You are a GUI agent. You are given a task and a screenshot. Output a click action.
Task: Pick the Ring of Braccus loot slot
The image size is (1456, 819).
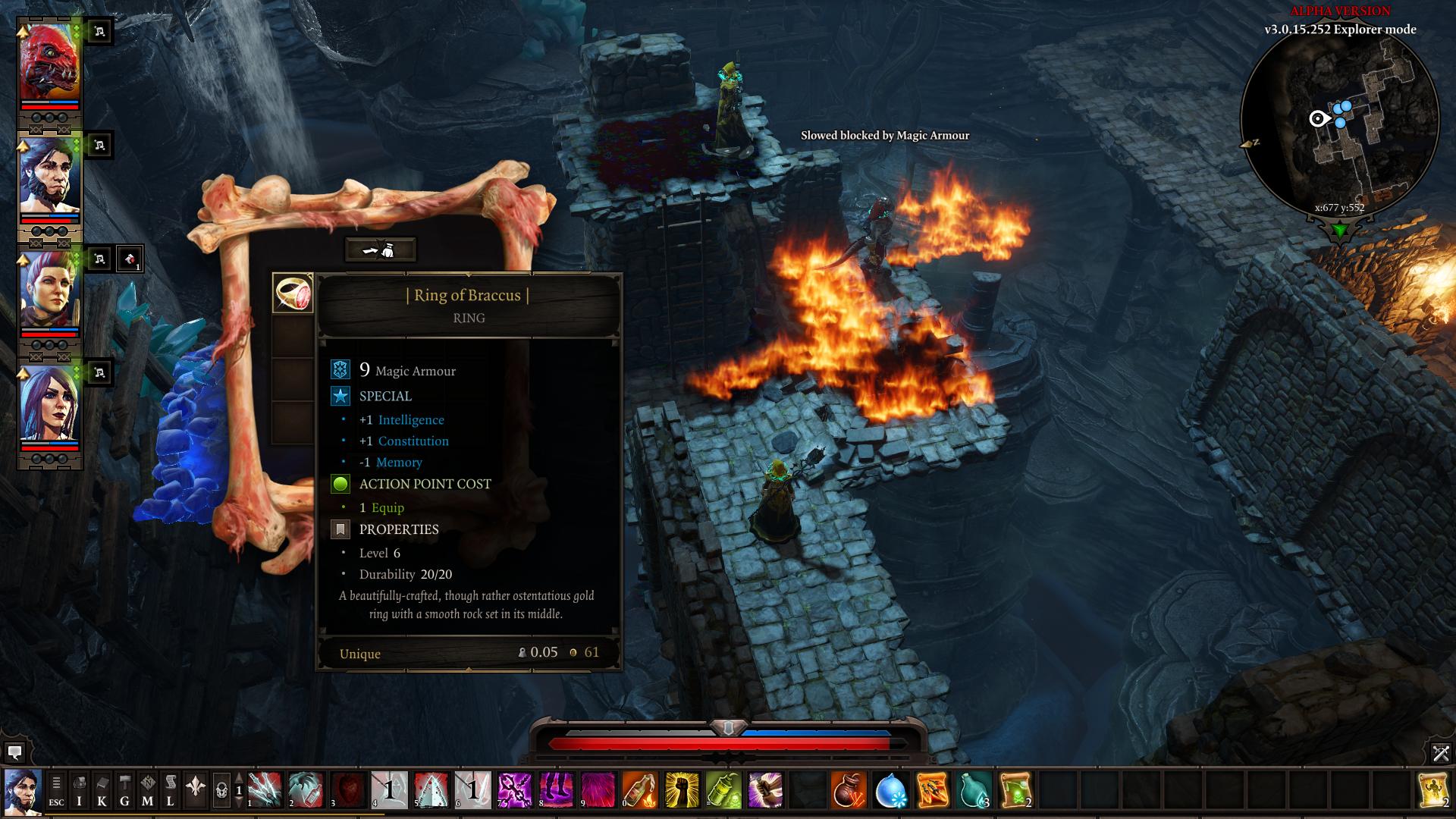(293, 293)
